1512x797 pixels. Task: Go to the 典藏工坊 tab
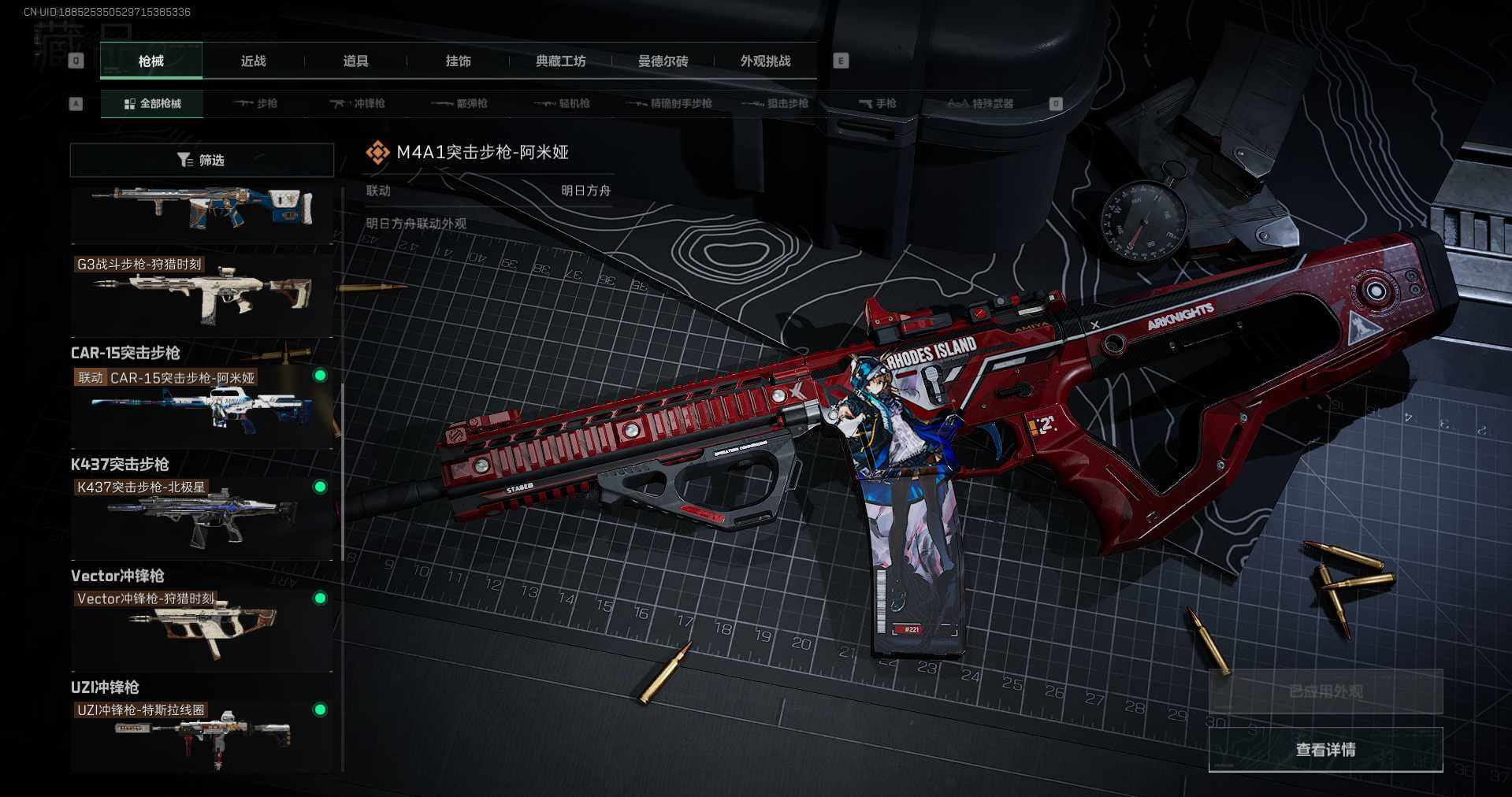point(560,61)
